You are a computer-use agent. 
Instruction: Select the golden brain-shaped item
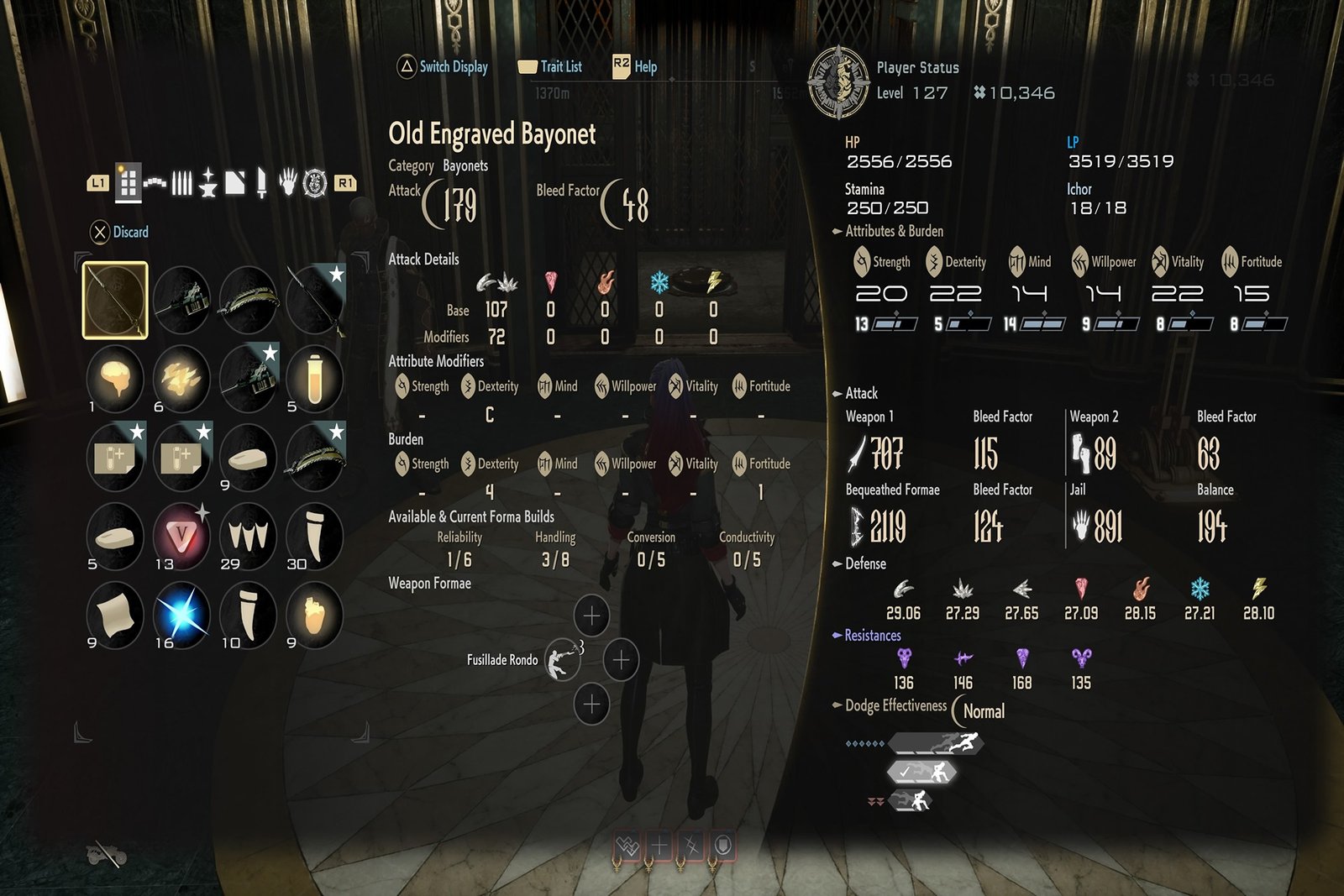click(x=115, y=378)
